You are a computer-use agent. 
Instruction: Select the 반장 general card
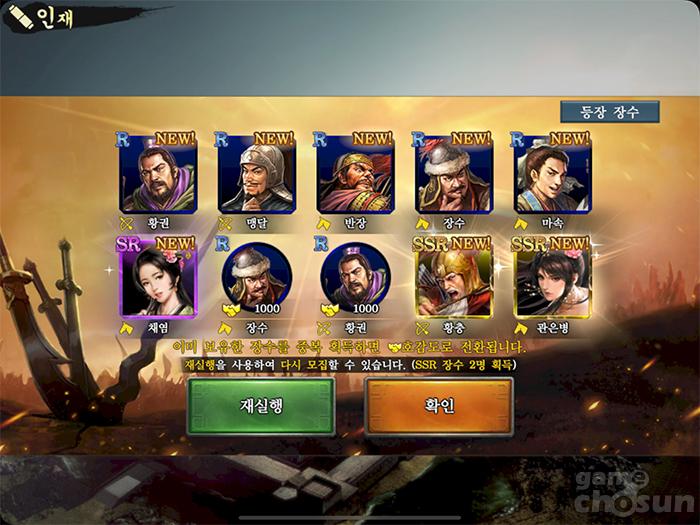point(355,173)
